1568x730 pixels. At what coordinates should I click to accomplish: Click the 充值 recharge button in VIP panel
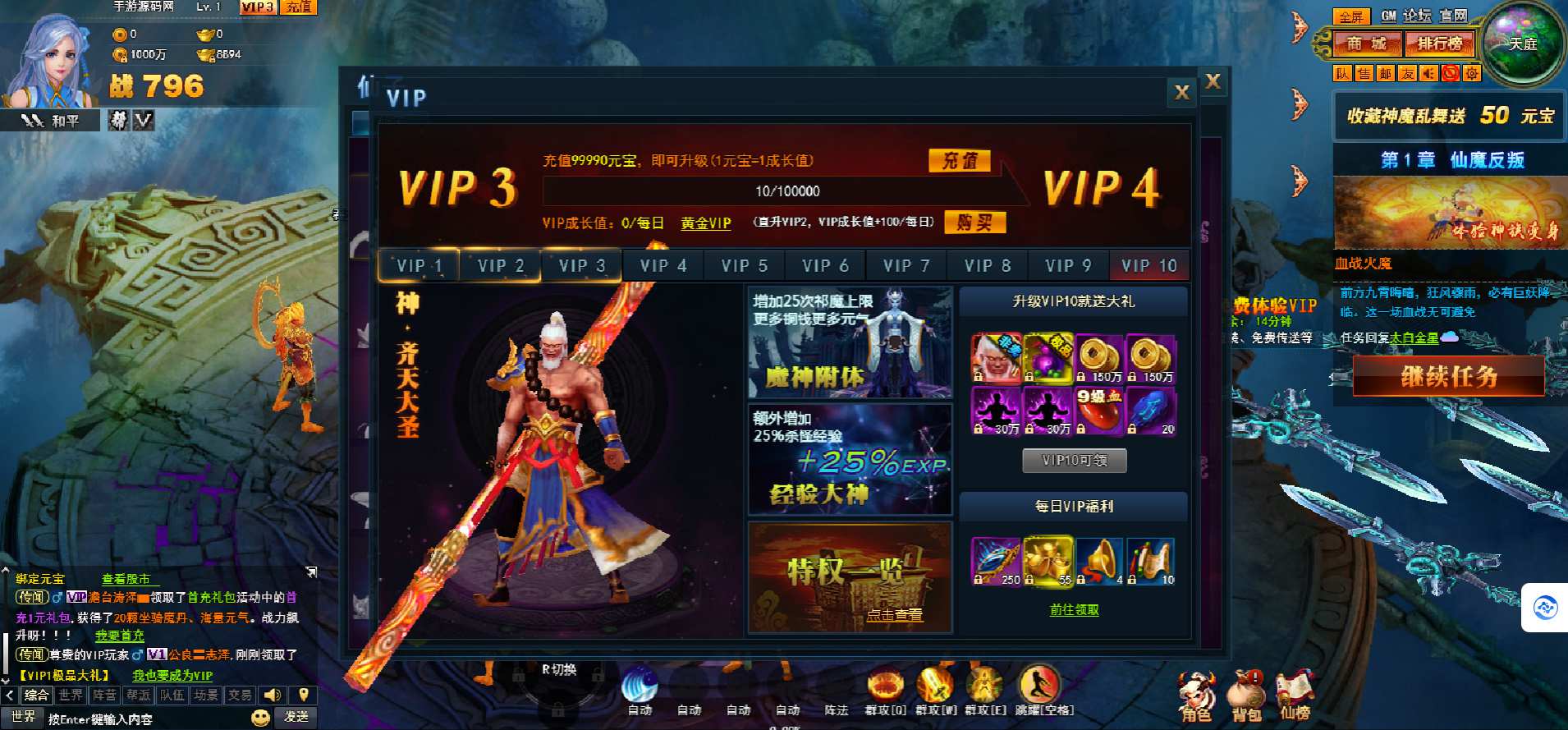[959, 161]
